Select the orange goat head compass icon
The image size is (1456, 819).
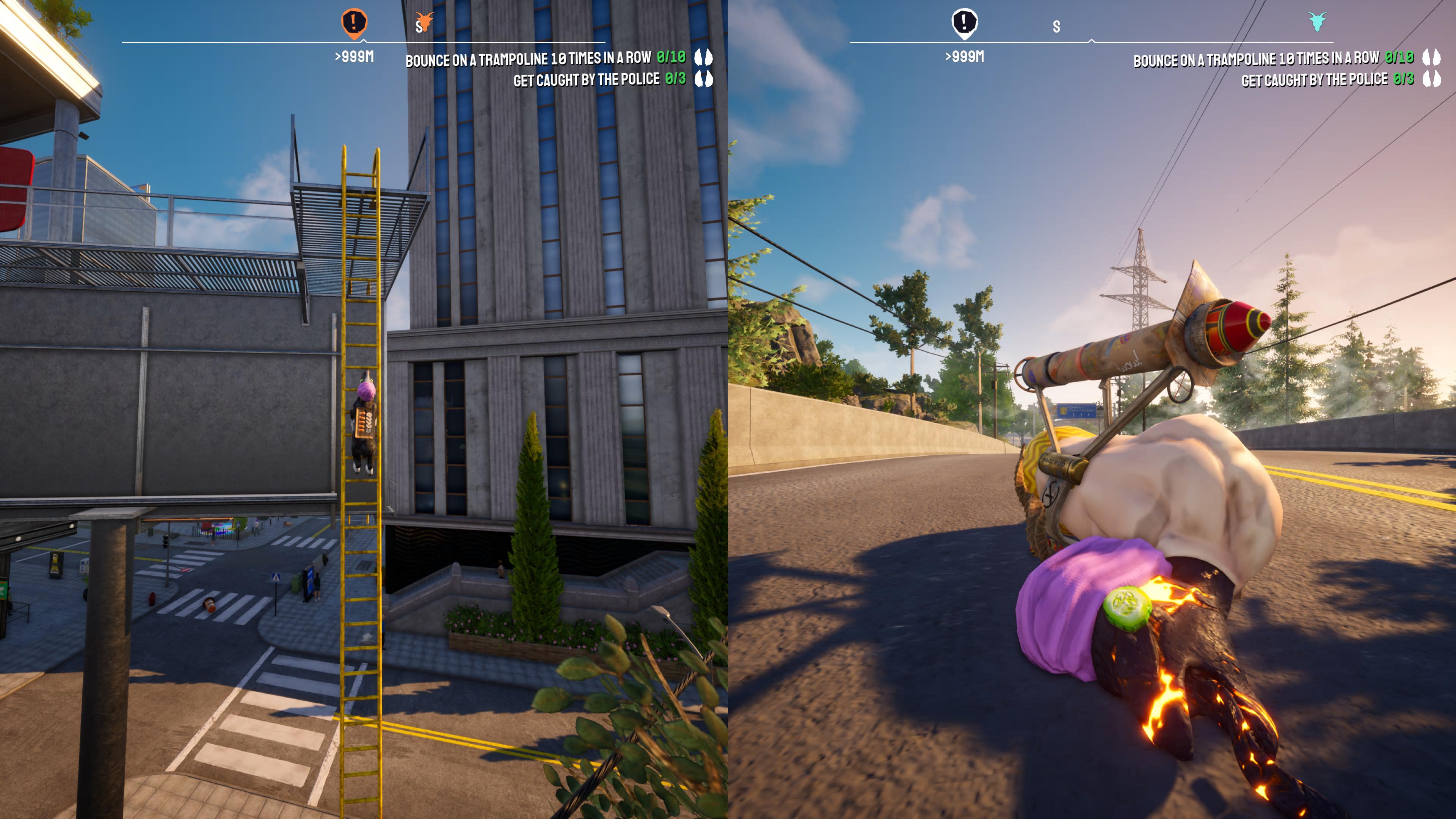[x=425, y=22]
